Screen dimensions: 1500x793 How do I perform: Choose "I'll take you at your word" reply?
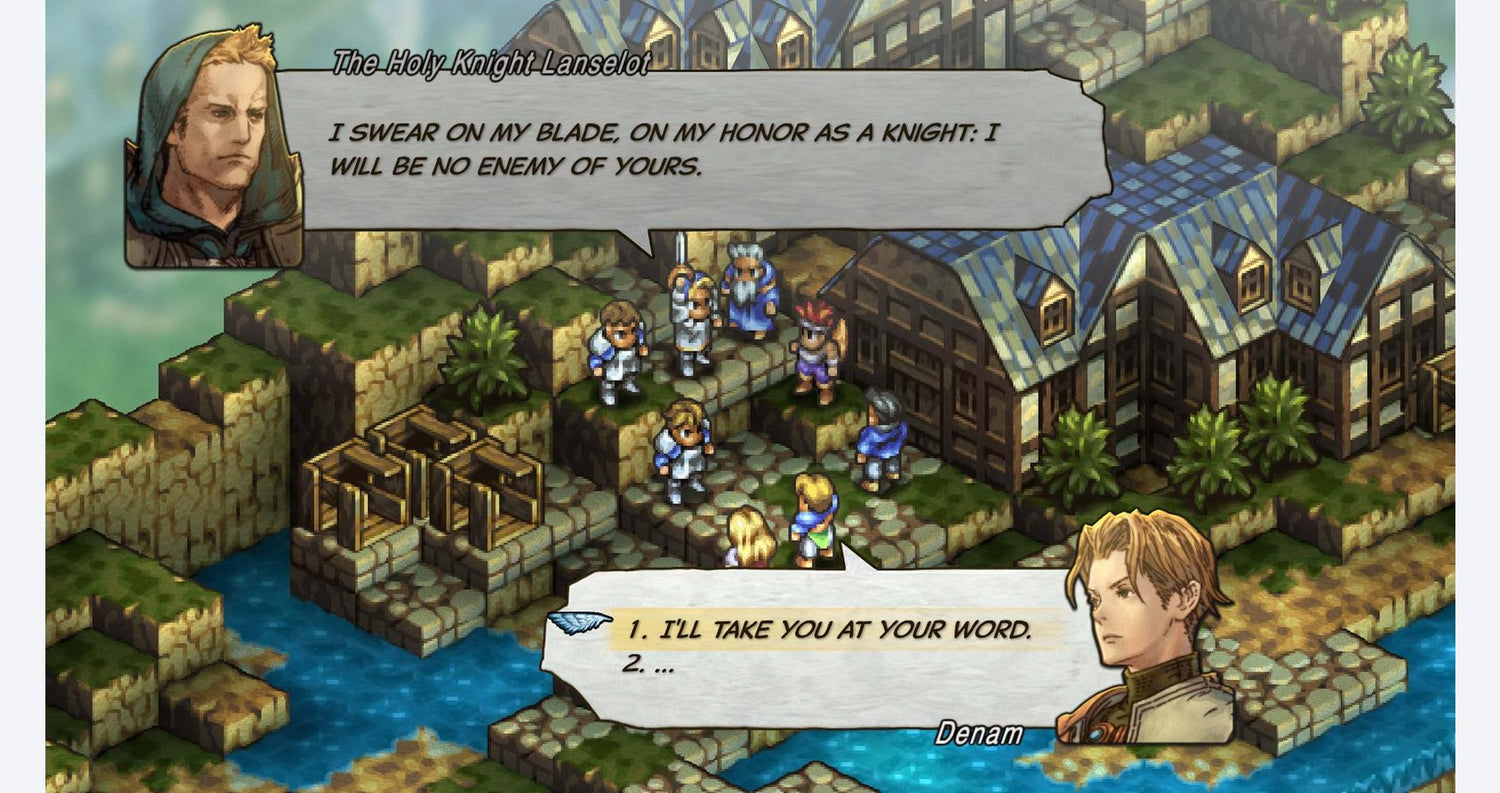tap(828, 630)
